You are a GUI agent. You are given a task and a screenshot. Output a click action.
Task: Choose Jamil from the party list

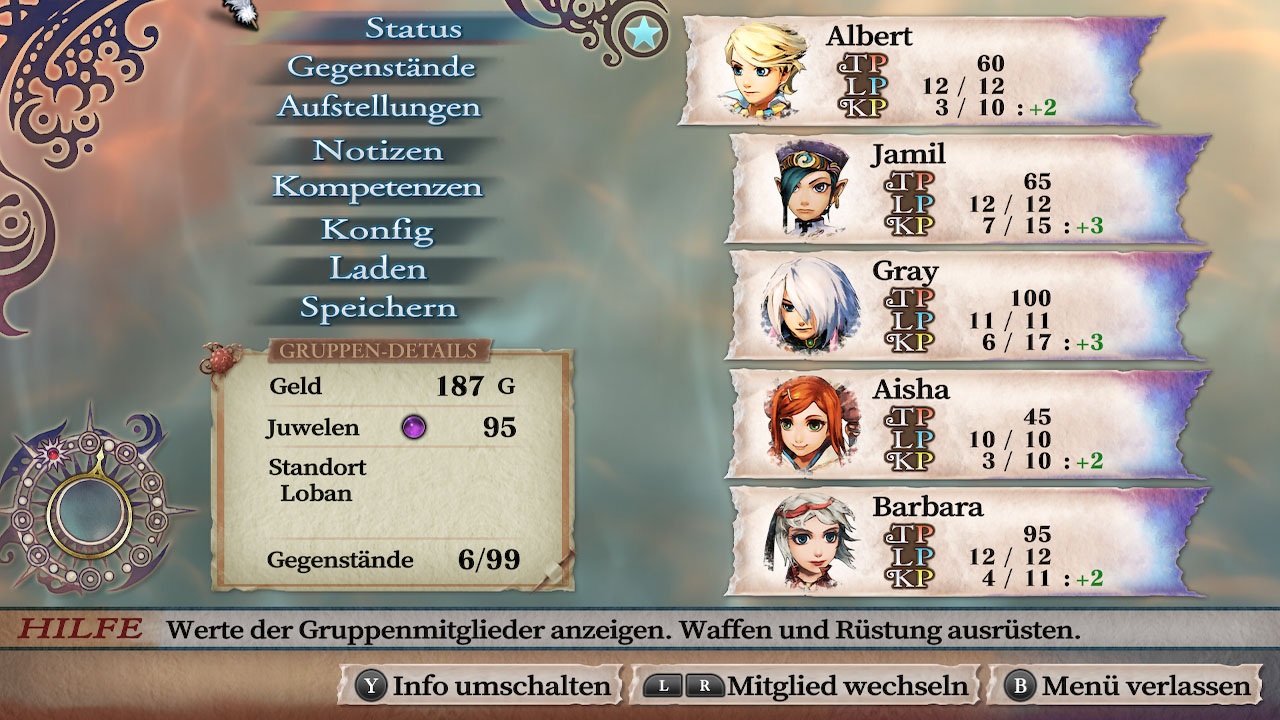tap(965, 188)
